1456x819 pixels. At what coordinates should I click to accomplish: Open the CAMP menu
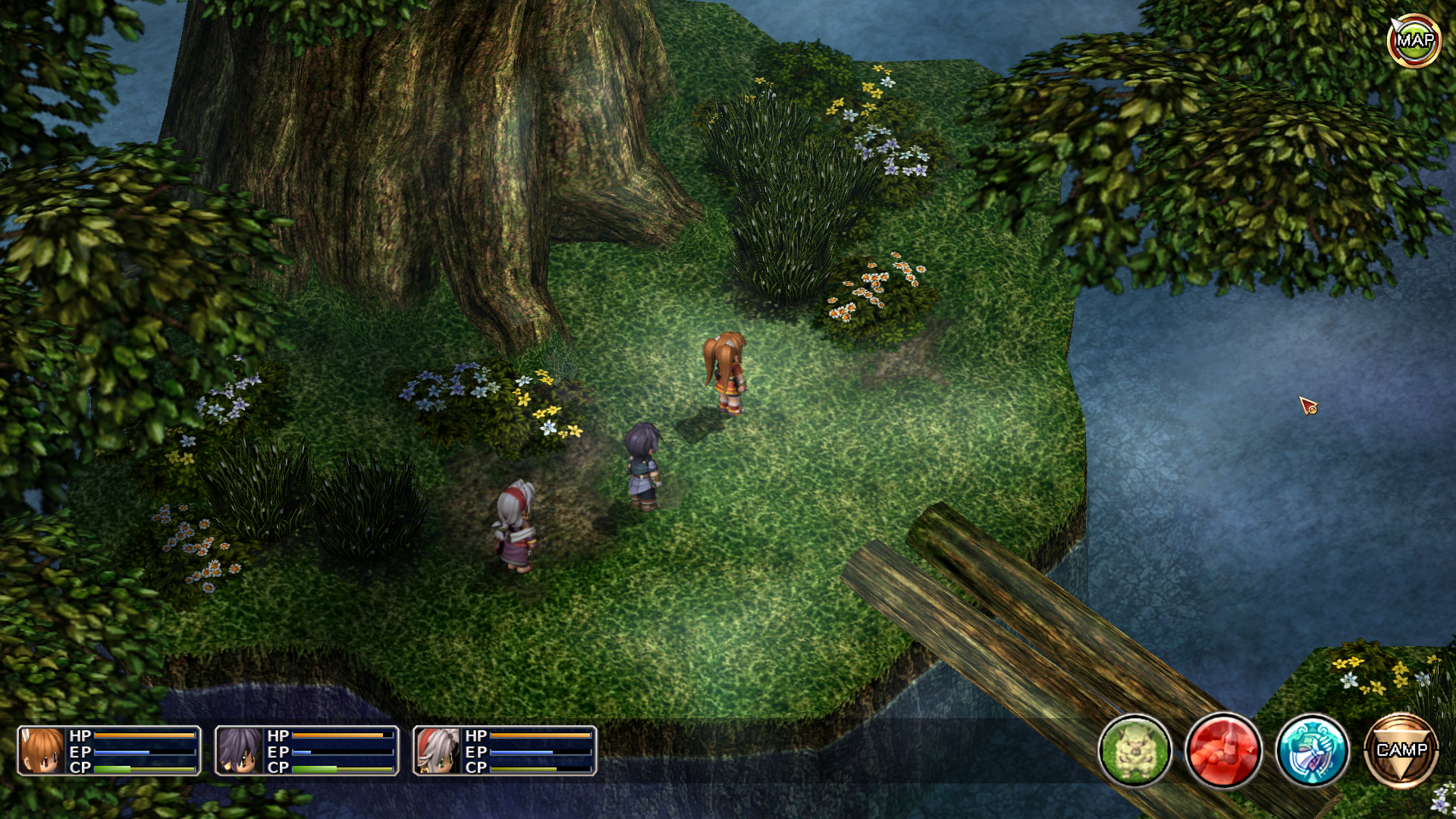[x=1401, y=750]
